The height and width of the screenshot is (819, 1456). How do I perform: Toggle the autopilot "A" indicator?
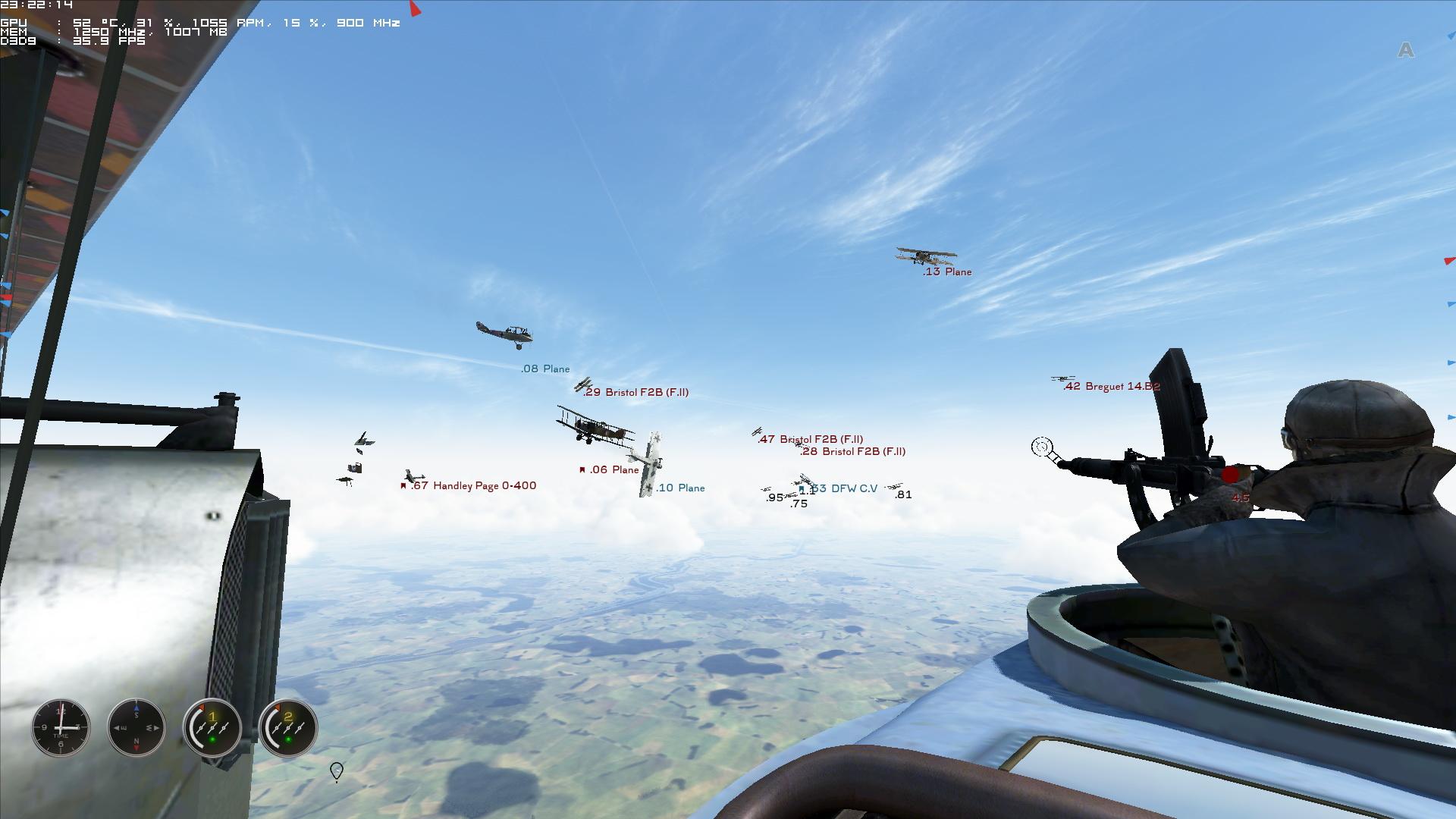coord(1406,50)
